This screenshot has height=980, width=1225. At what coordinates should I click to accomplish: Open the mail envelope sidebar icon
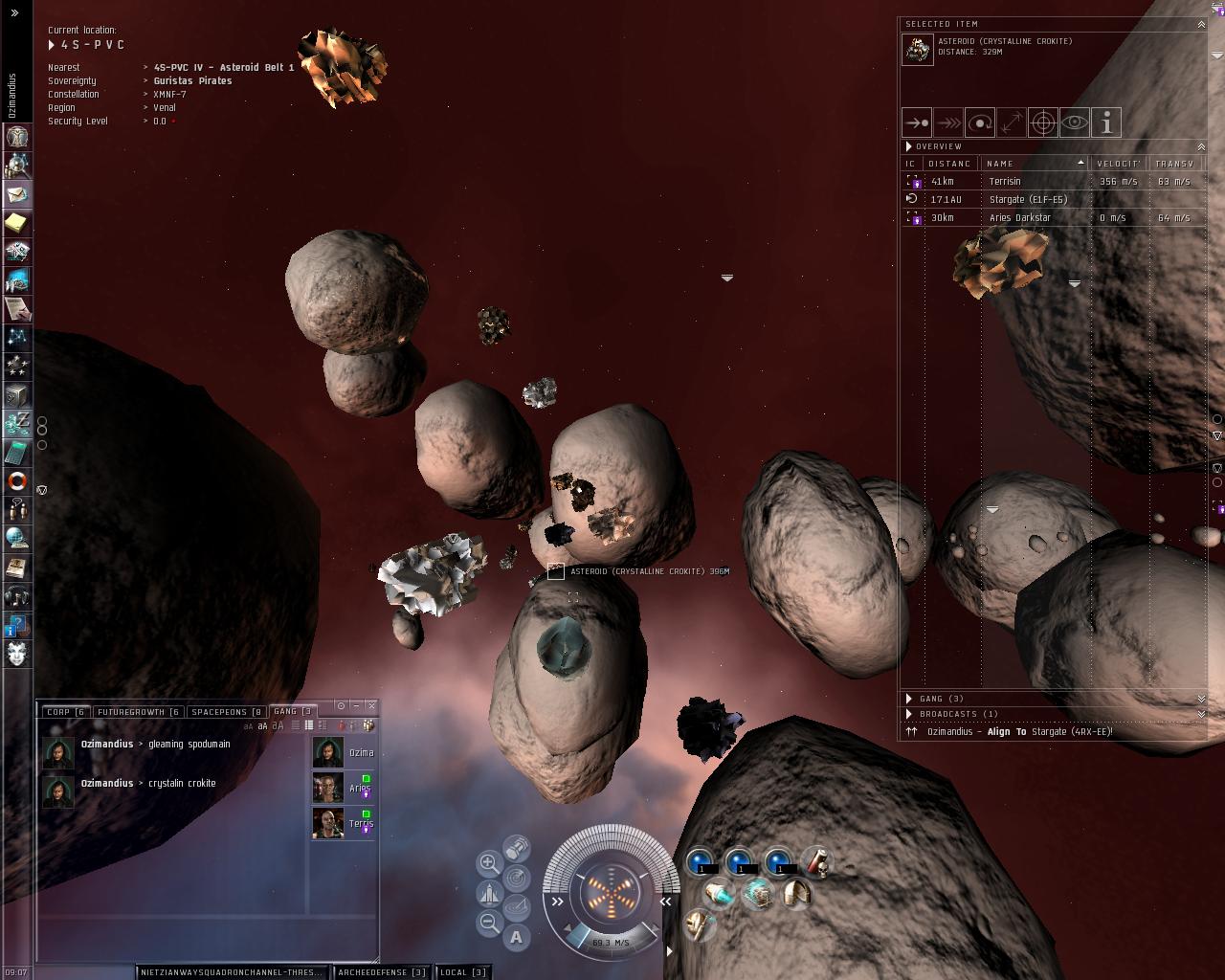[x=17, y=194]
